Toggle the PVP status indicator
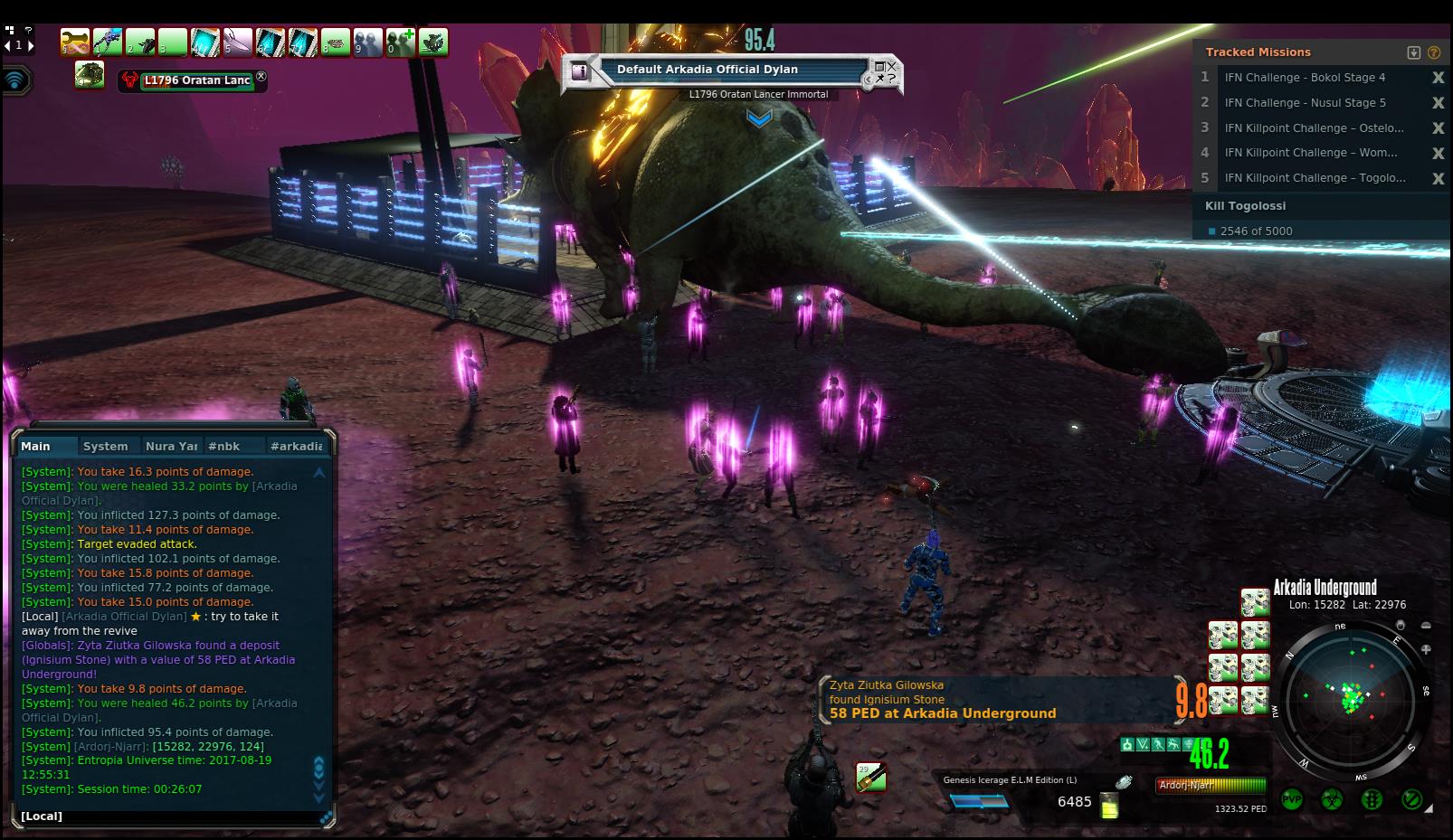The height and width of the screenshot is (840, 1453). tap(1291, 799)
